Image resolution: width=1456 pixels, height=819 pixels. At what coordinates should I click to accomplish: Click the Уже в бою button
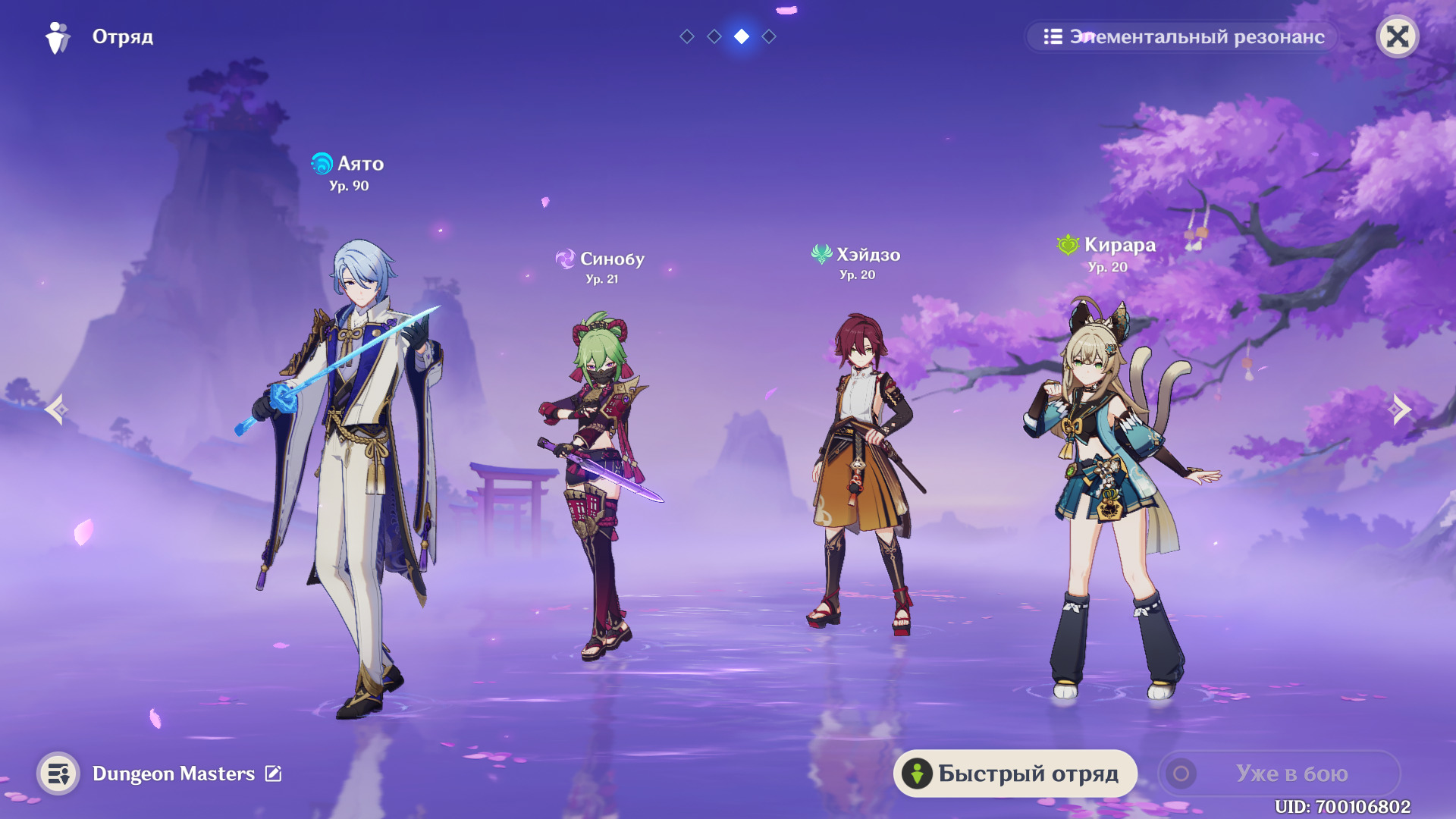coord(1279,773)
